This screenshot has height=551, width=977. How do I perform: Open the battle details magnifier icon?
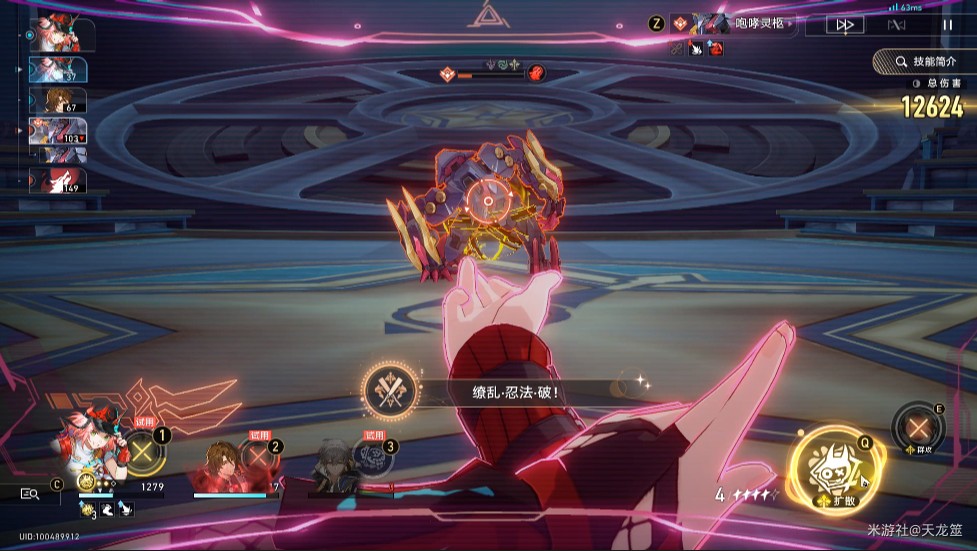29,492
